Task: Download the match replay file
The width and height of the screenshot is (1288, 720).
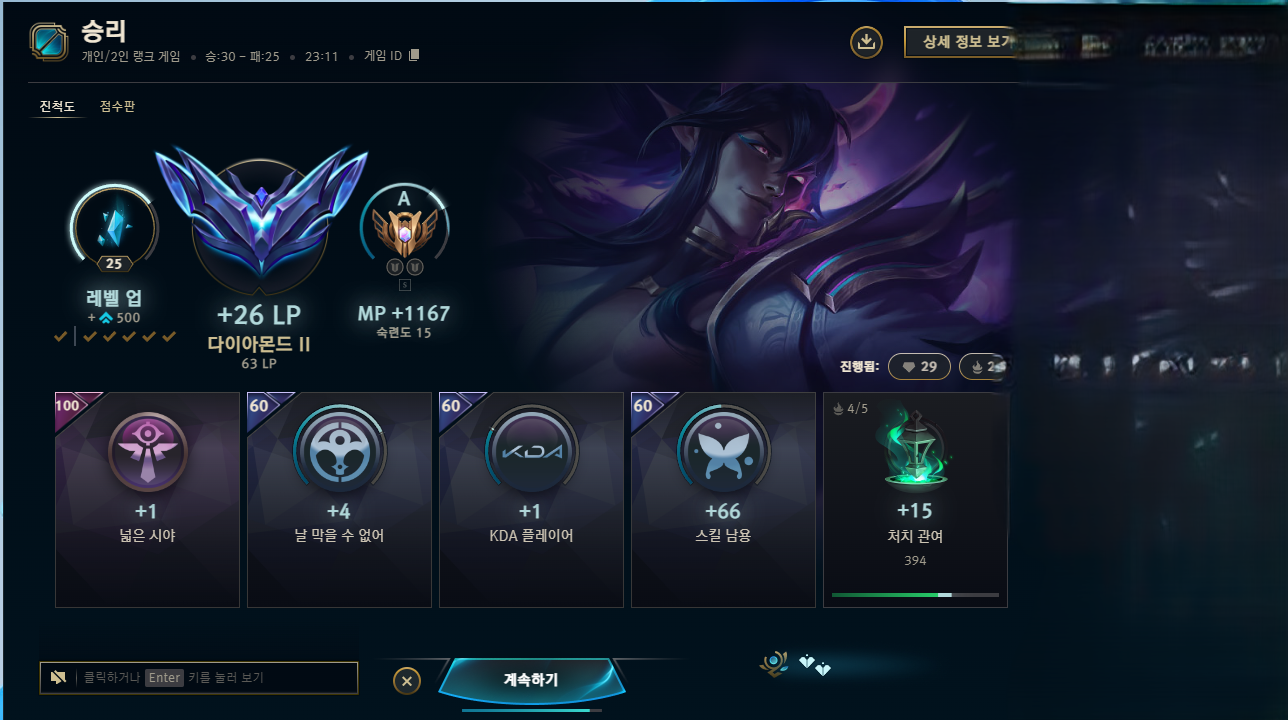Action: point(866,42)
